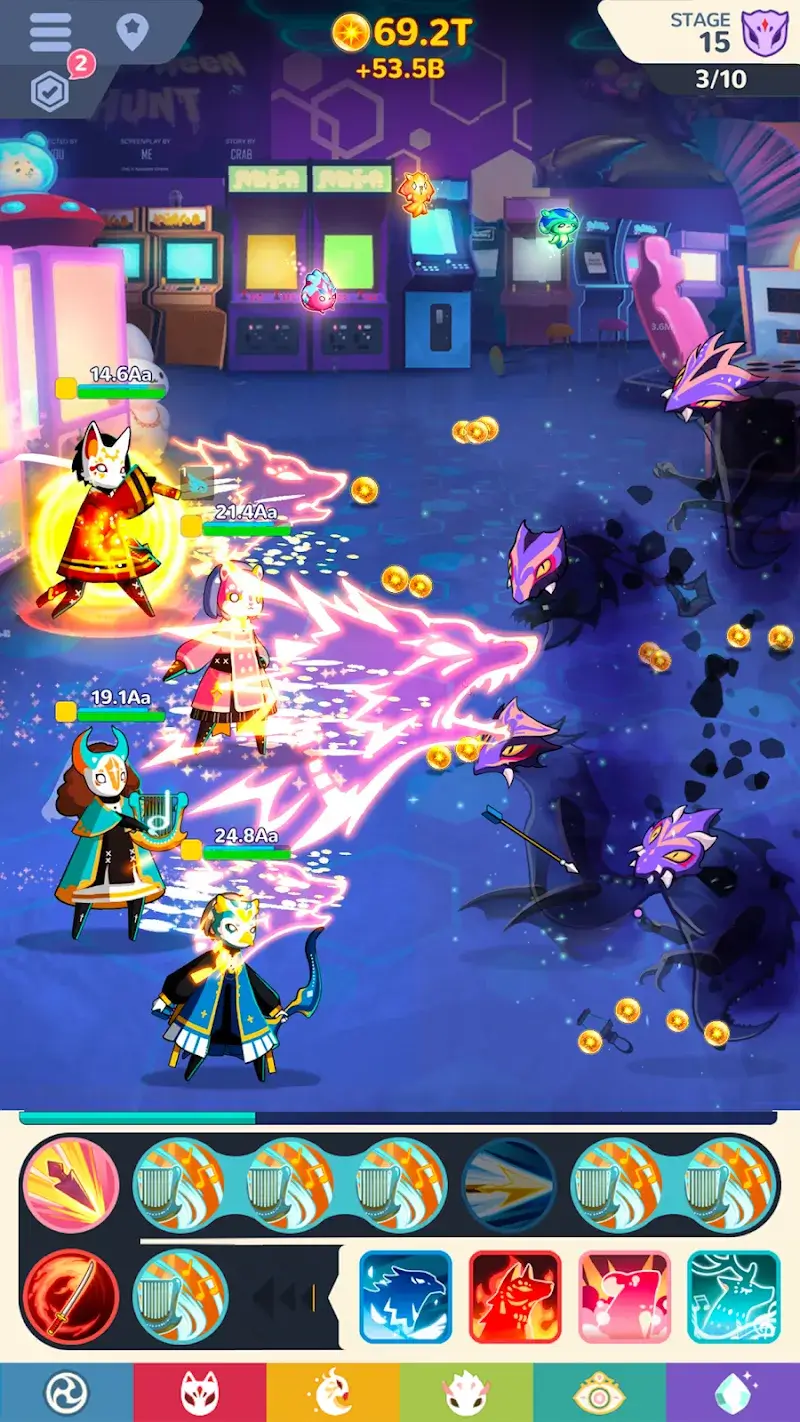The width and height of the screenshot is (800, 1422).
Task: Switch to the blue swirl emblem tab
Action: pos(66,1392)
